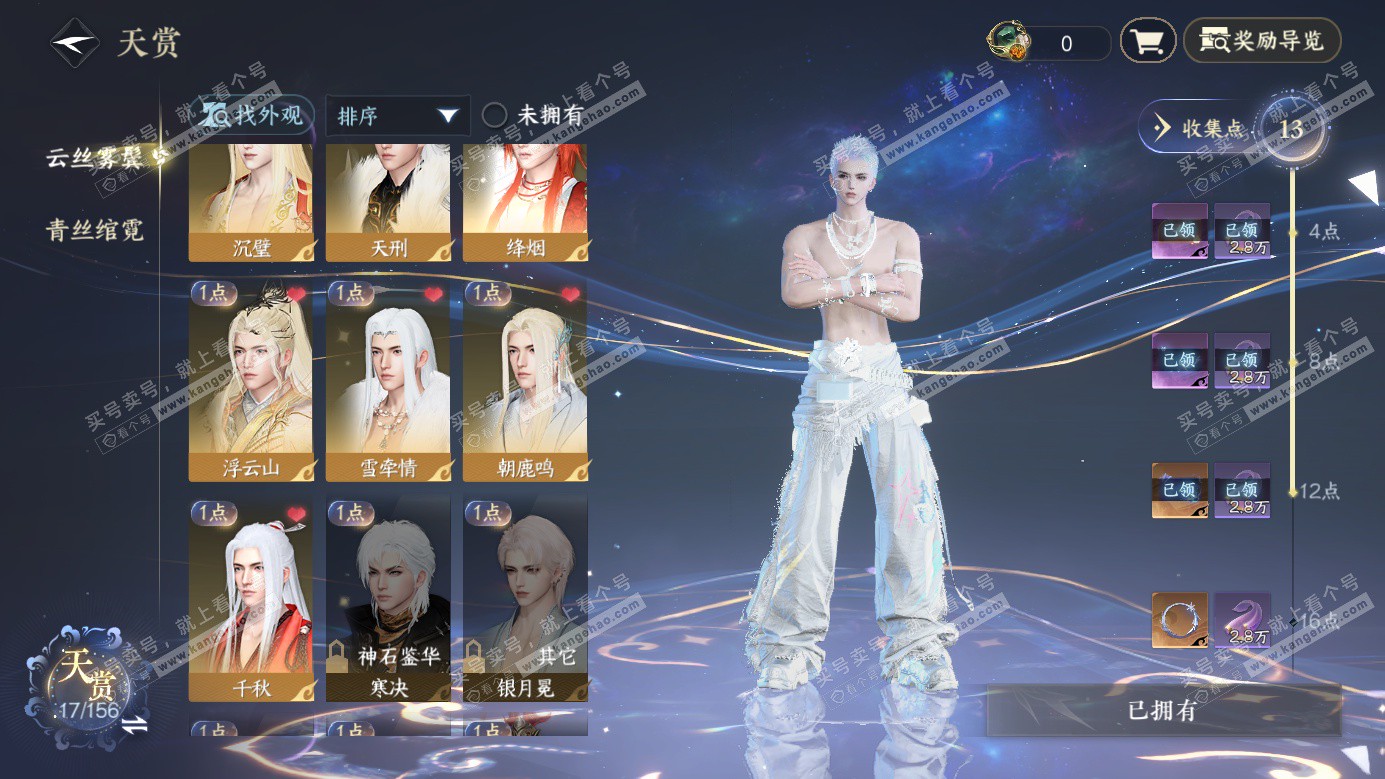Open the 奖励导览 reward guide
1385x779 pixels.
tap(1262, 41)
